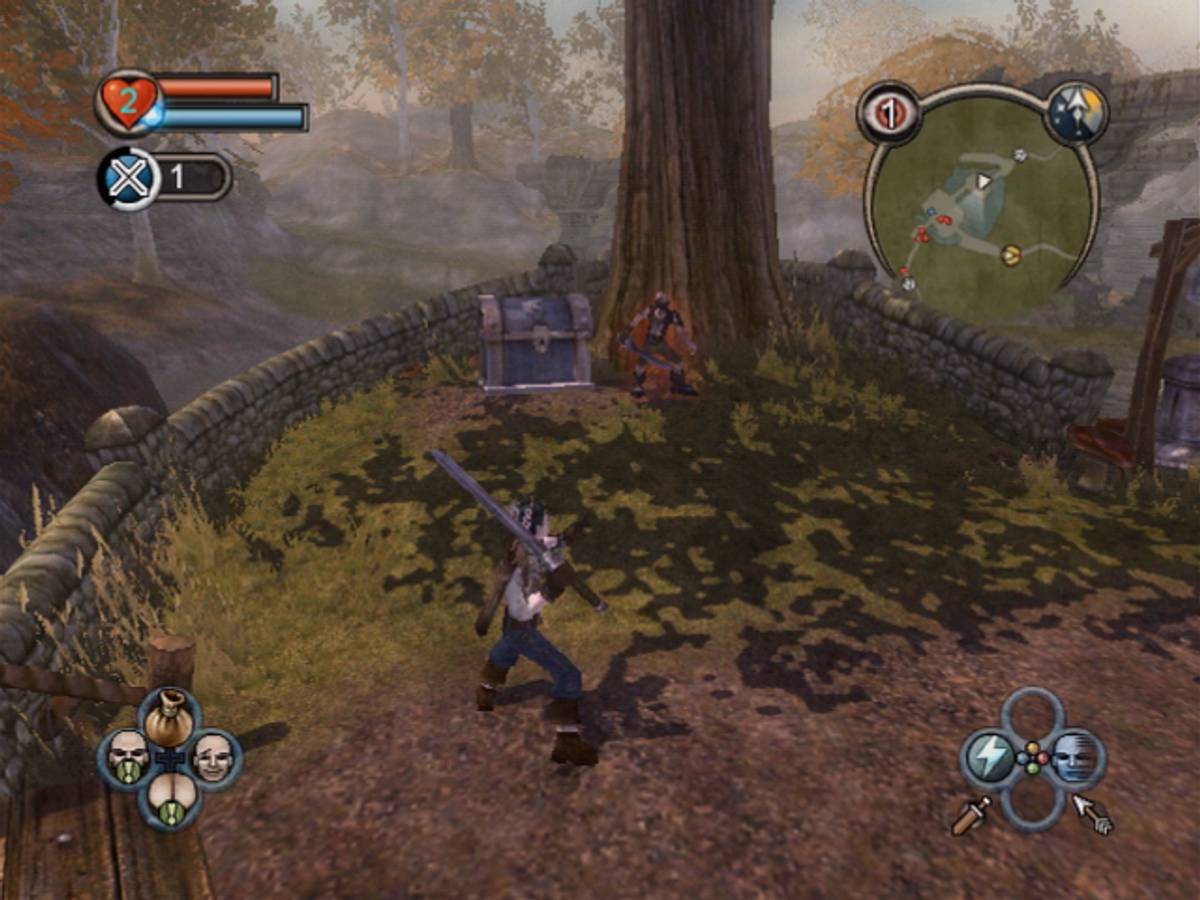Click the crossed-swords combat multiplier icon

click(x=130, y=178)
